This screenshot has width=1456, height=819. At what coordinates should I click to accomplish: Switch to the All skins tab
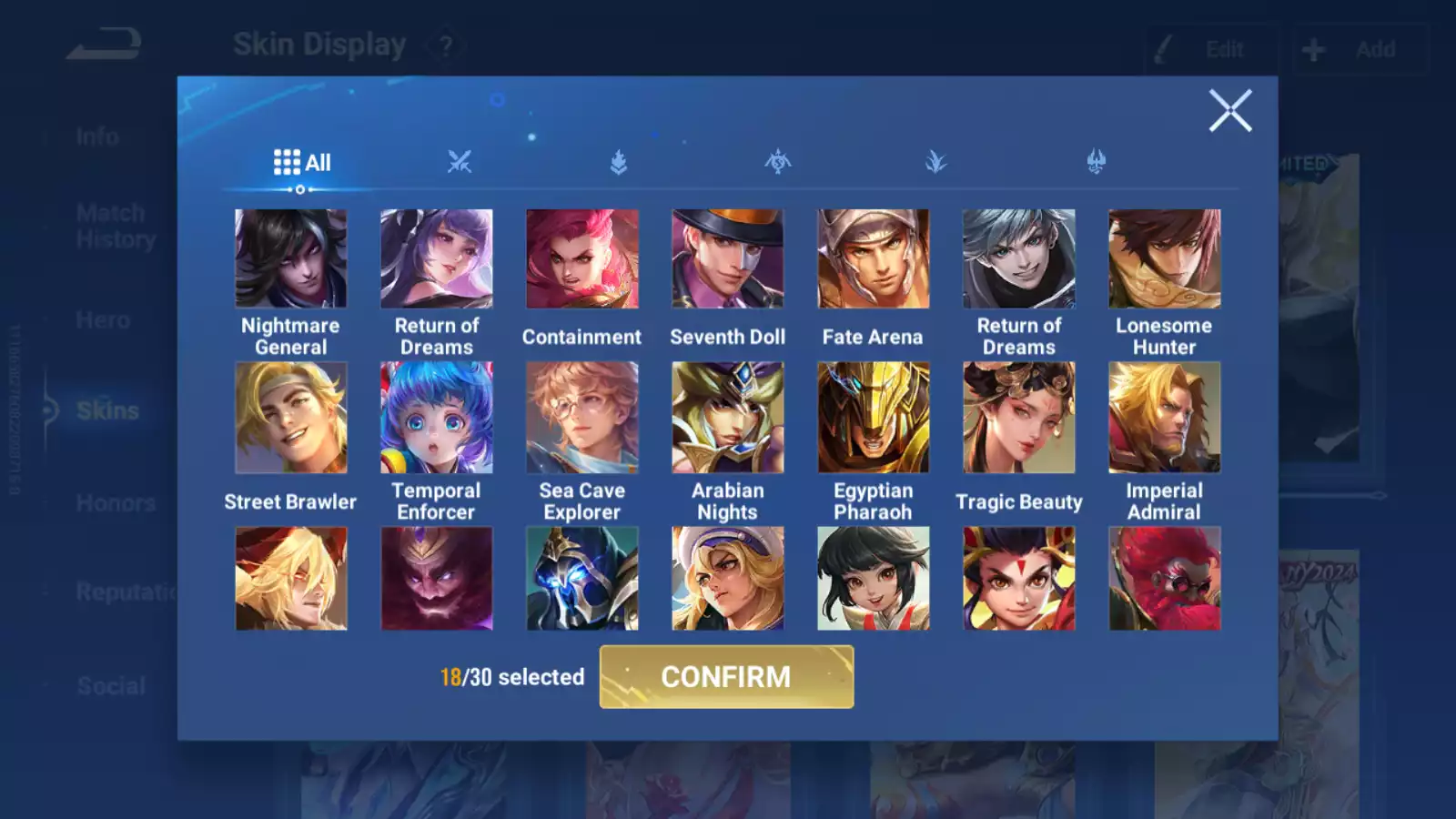coord(302,163)
